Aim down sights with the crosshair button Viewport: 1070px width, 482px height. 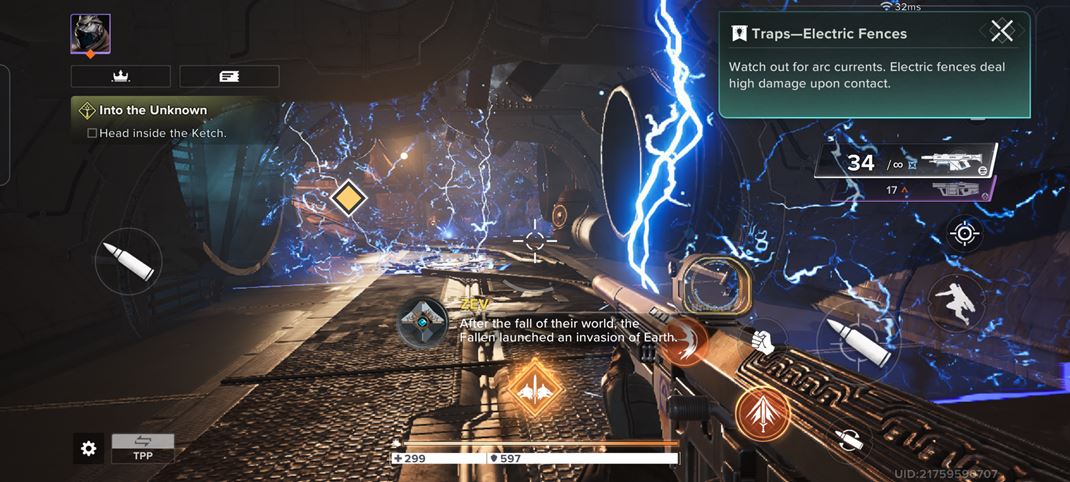965,233
